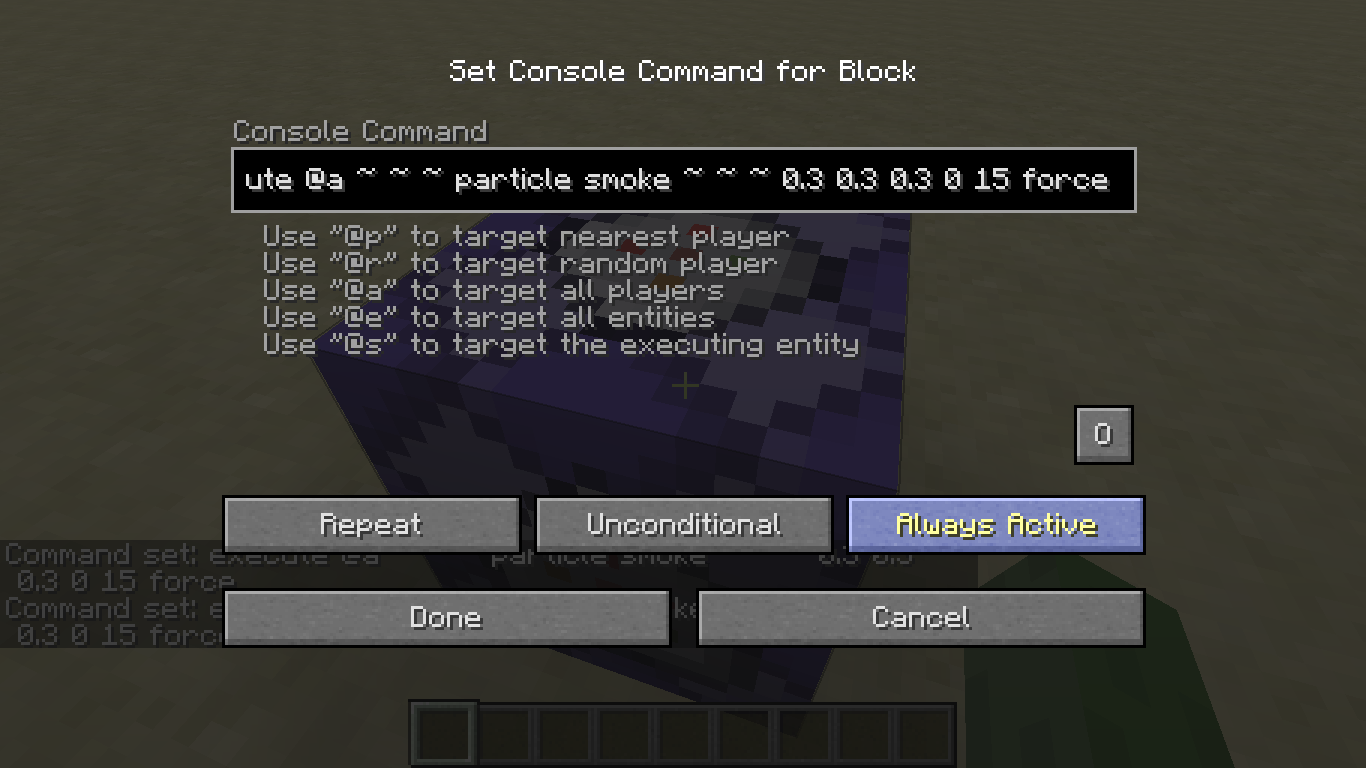
Task: Select the third hotbar slot
Action: [562, 733]
